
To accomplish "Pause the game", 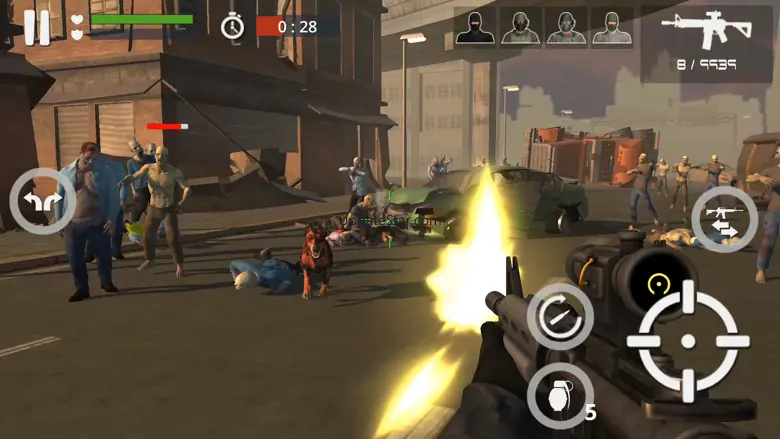I will (x=37, y=27).
